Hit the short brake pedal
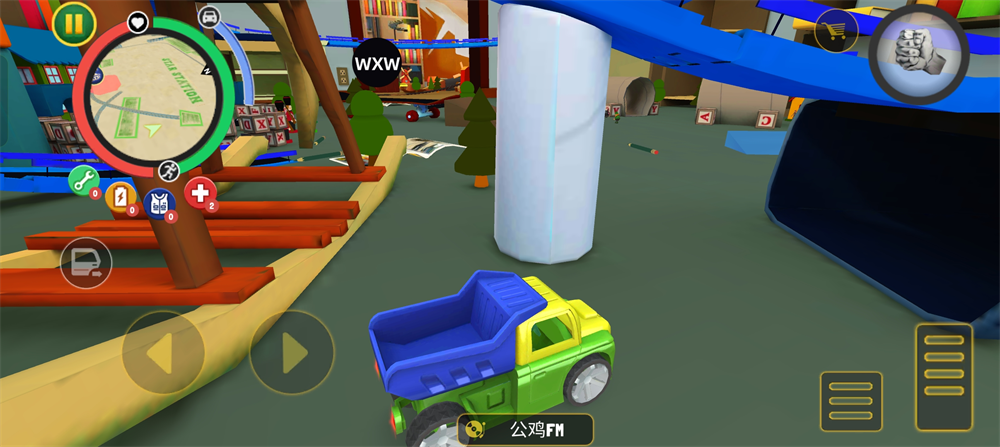This screenshot has width=1000, height=447. [x=851, y=401]
